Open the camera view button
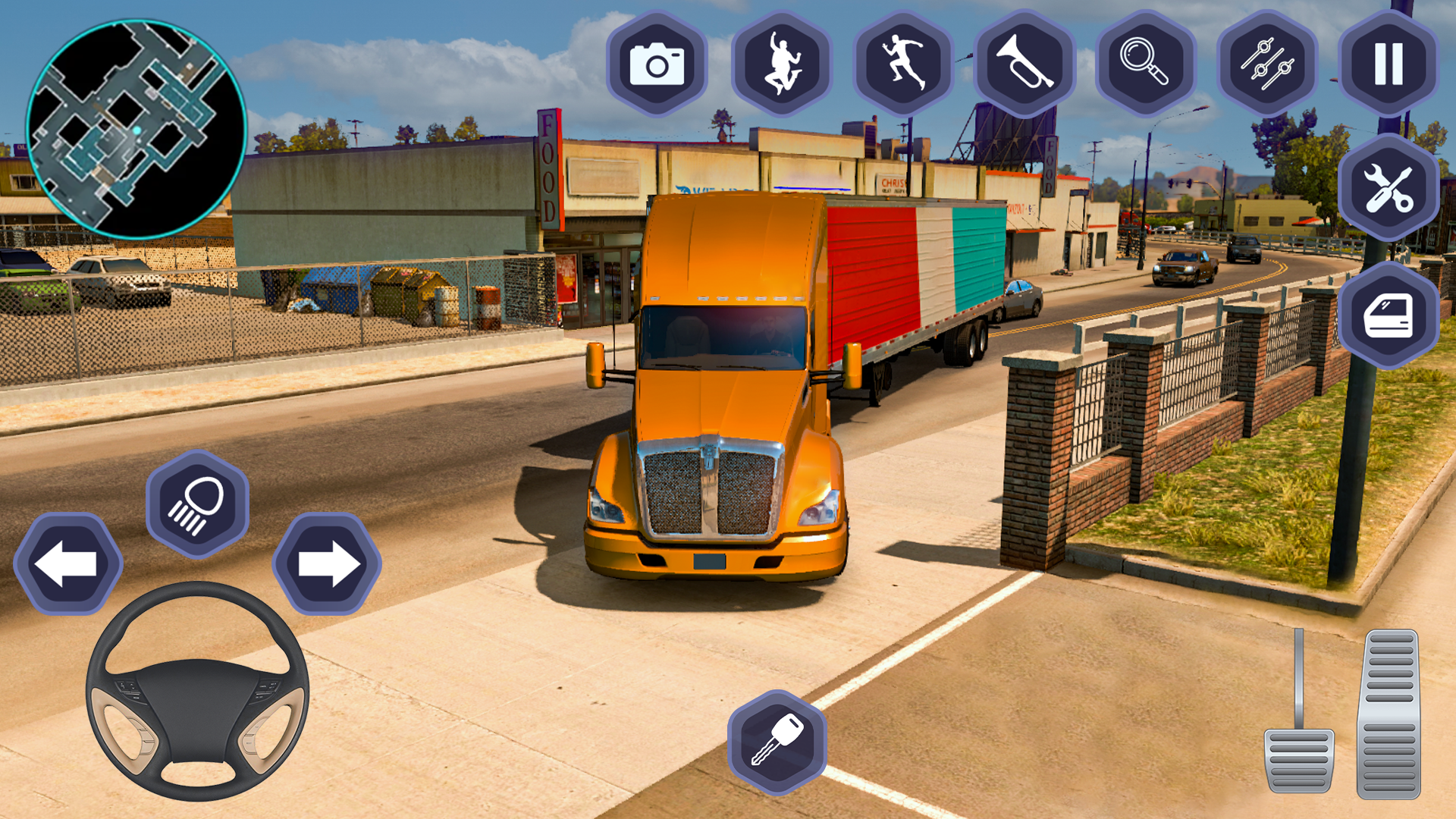The height and width of the screenshot is (819, 1456). [657, 64]
